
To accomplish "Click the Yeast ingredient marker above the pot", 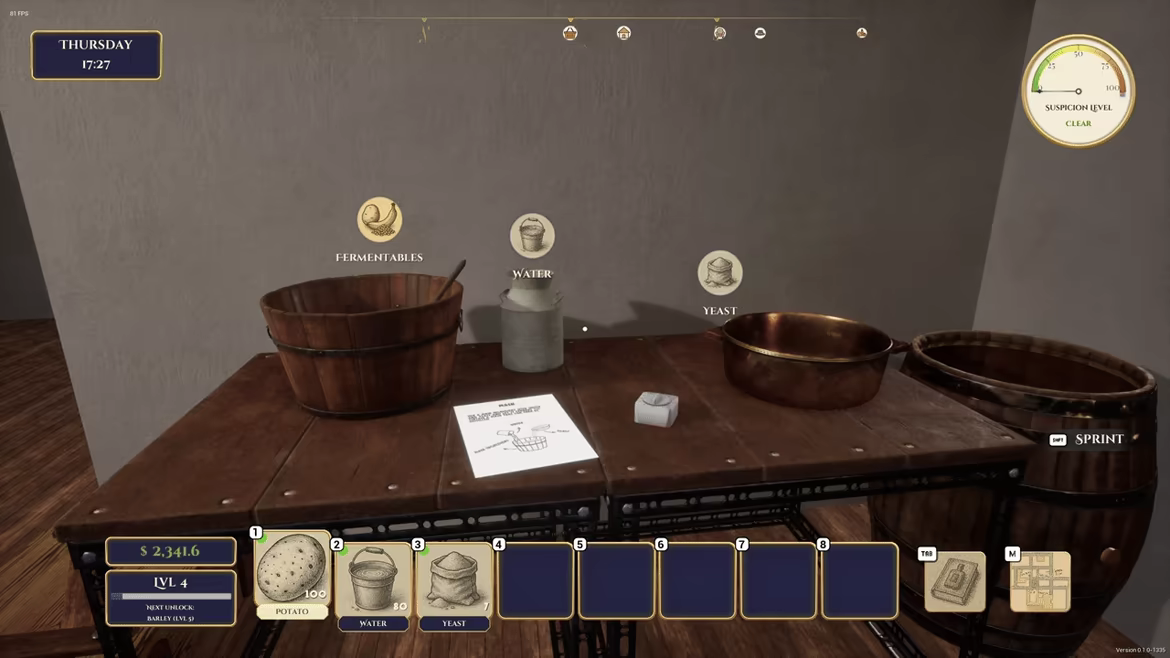I will click(x=720, y=273).
